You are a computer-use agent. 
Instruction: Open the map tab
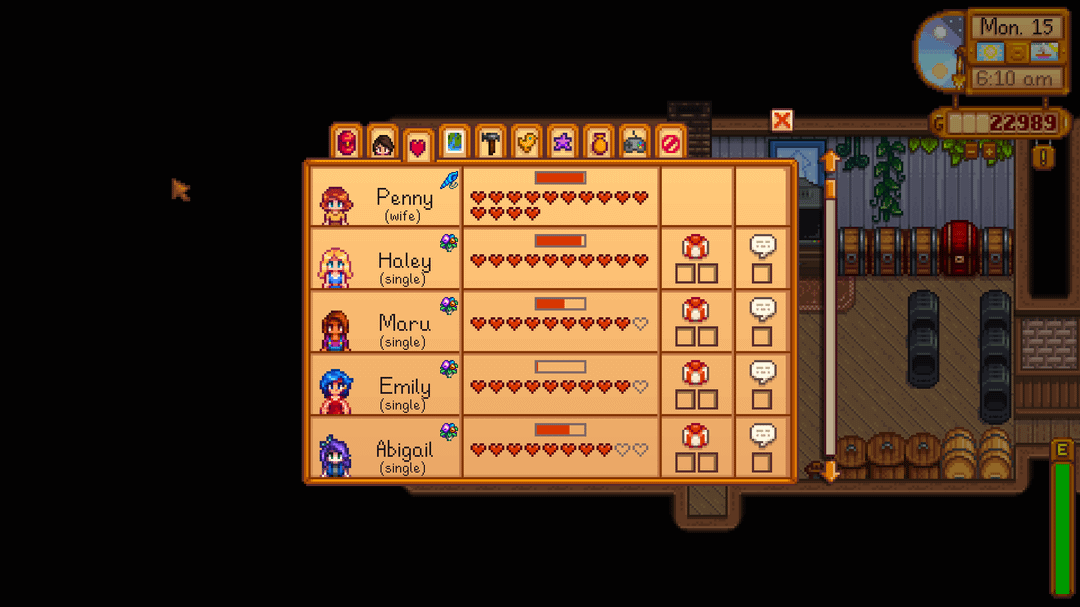click(x=454, y=143)
